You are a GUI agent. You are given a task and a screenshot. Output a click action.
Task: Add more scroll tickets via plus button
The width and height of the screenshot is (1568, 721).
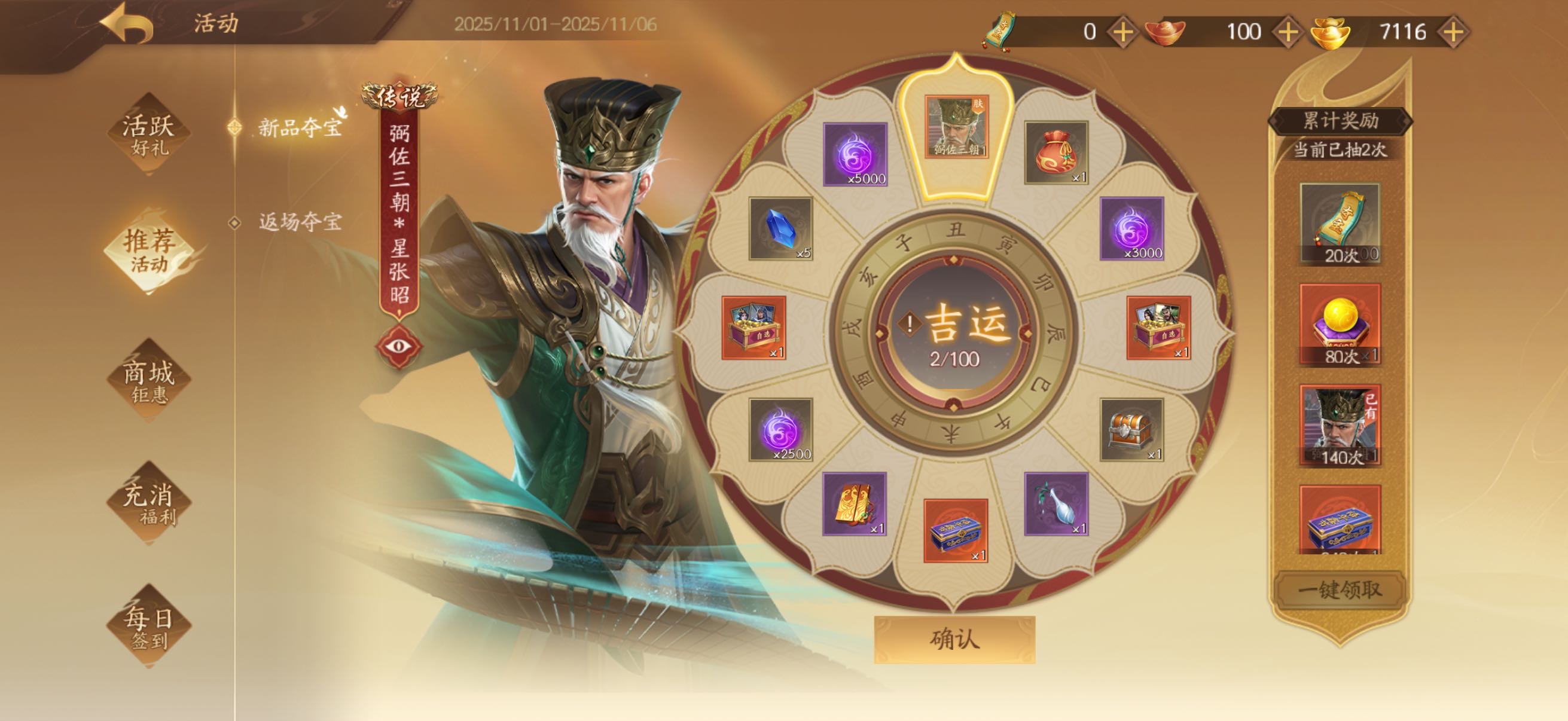pos(1122,32)
